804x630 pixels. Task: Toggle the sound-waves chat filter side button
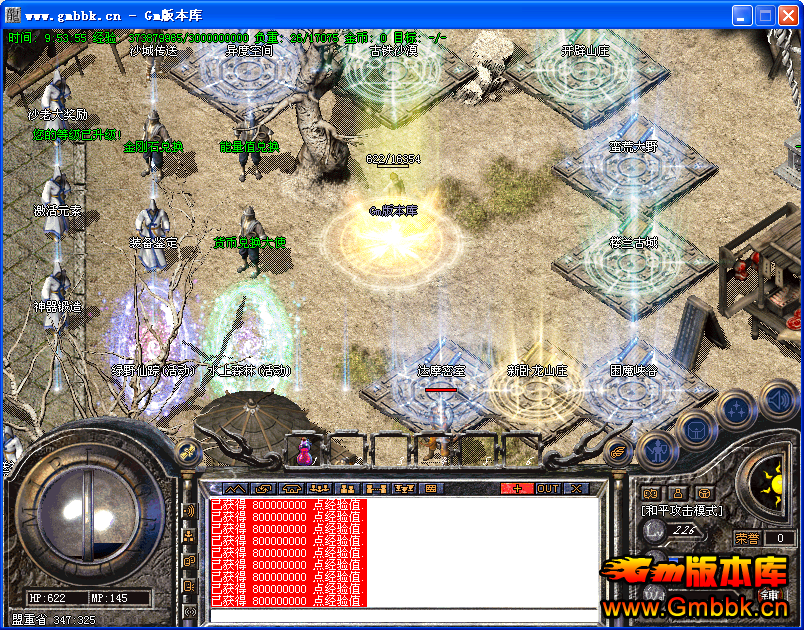[x=188, y=511]
